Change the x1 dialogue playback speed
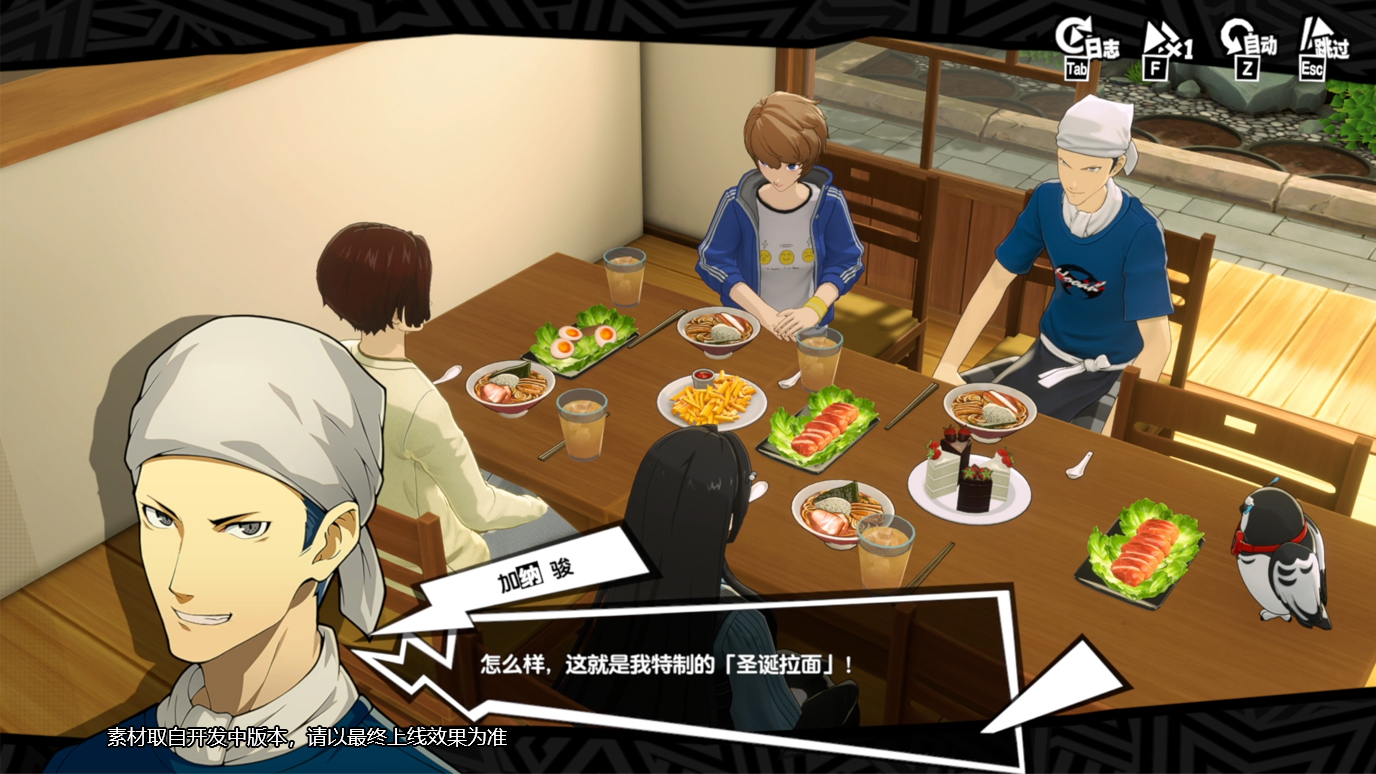The width and height of the screenshot is (1376, 774). pos(1166,46)
